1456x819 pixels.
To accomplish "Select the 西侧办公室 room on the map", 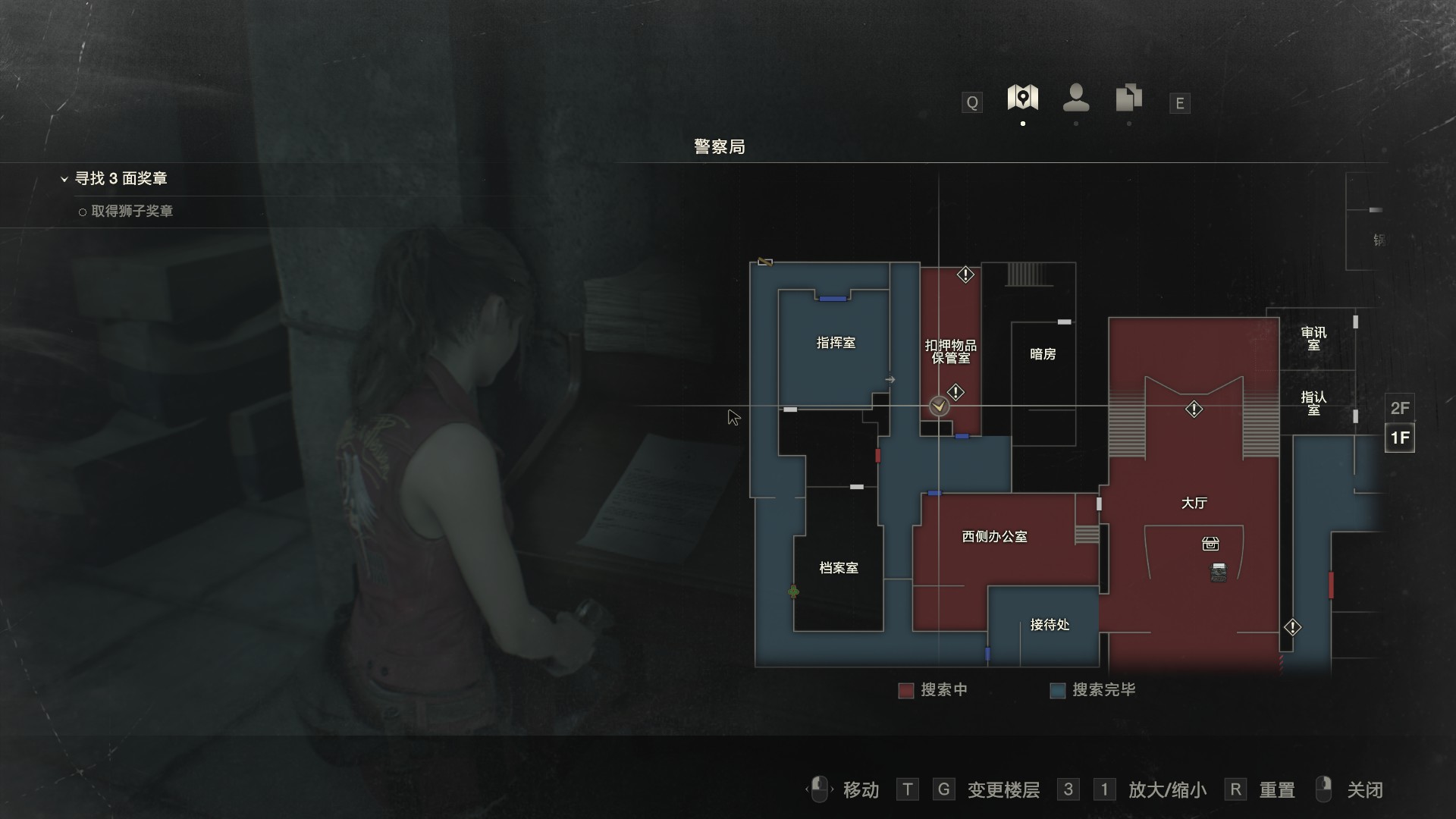I will 994,537.
